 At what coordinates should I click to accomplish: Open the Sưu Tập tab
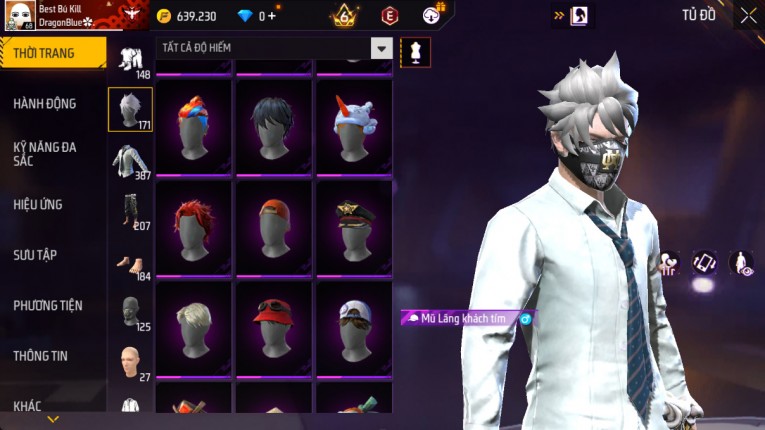[35, 255]
